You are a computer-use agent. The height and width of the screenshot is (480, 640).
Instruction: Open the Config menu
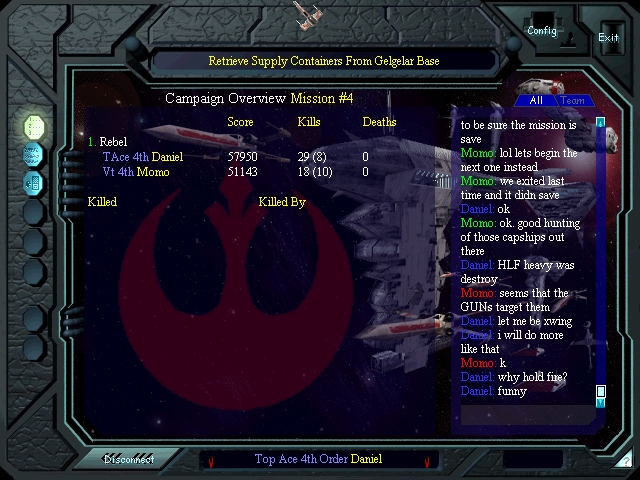click(x=542, y=30)
